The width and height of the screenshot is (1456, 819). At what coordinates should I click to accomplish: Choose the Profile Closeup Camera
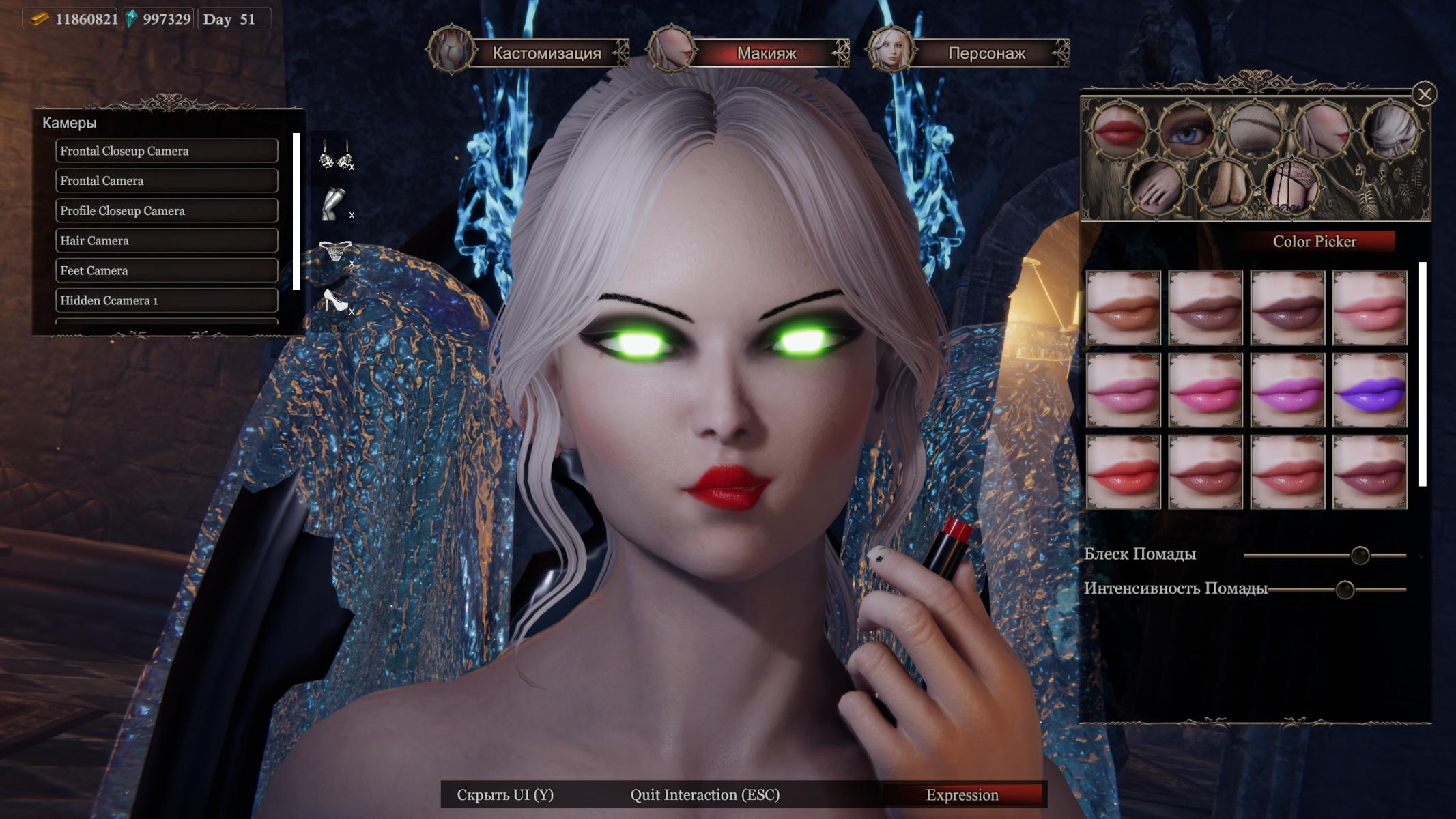[167, 211]
